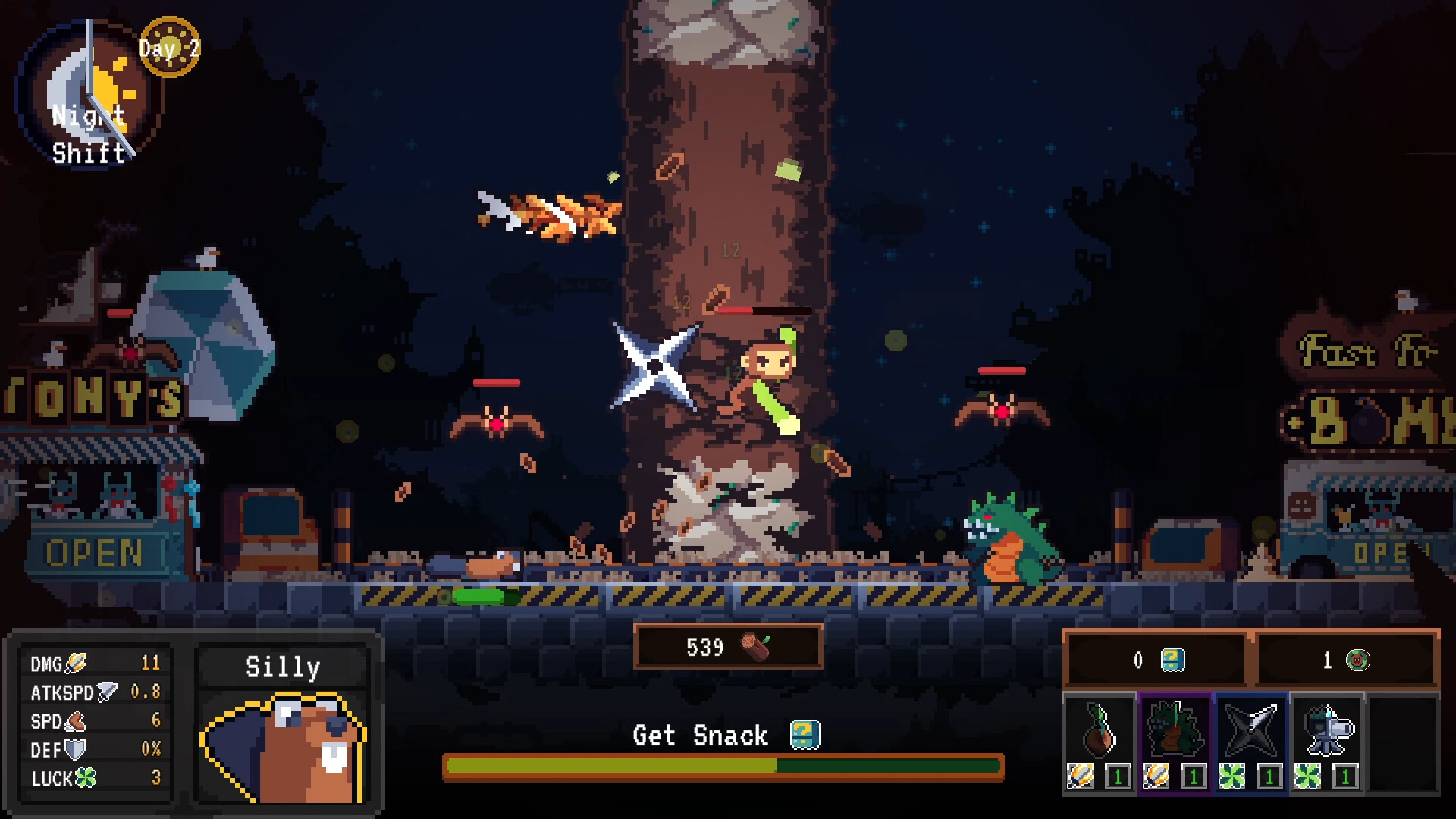The image size is (1456, 819).
Task: Click the mystery box icon next to Get Snack
Action: (806, 735)
